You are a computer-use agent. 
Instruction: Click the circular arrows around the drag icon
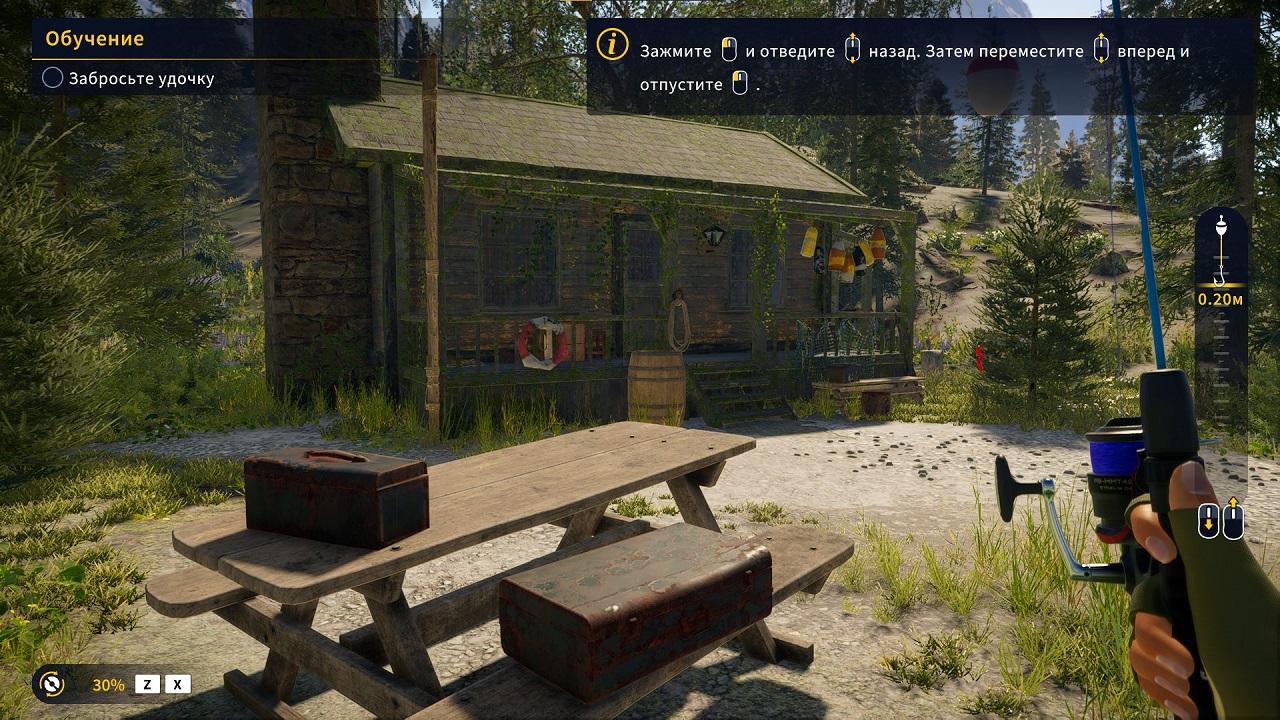click(x=53, y=685)
